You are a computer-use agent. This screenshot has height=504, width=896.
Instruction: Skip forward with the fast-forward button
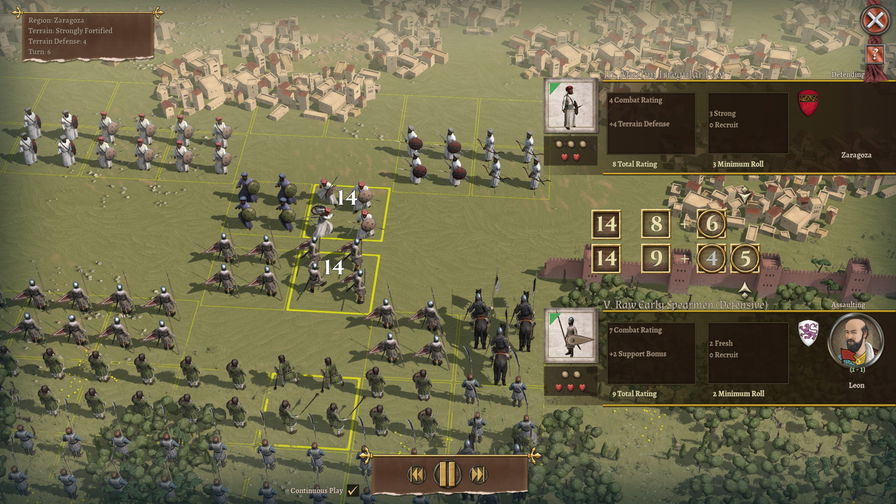point(478,474)
